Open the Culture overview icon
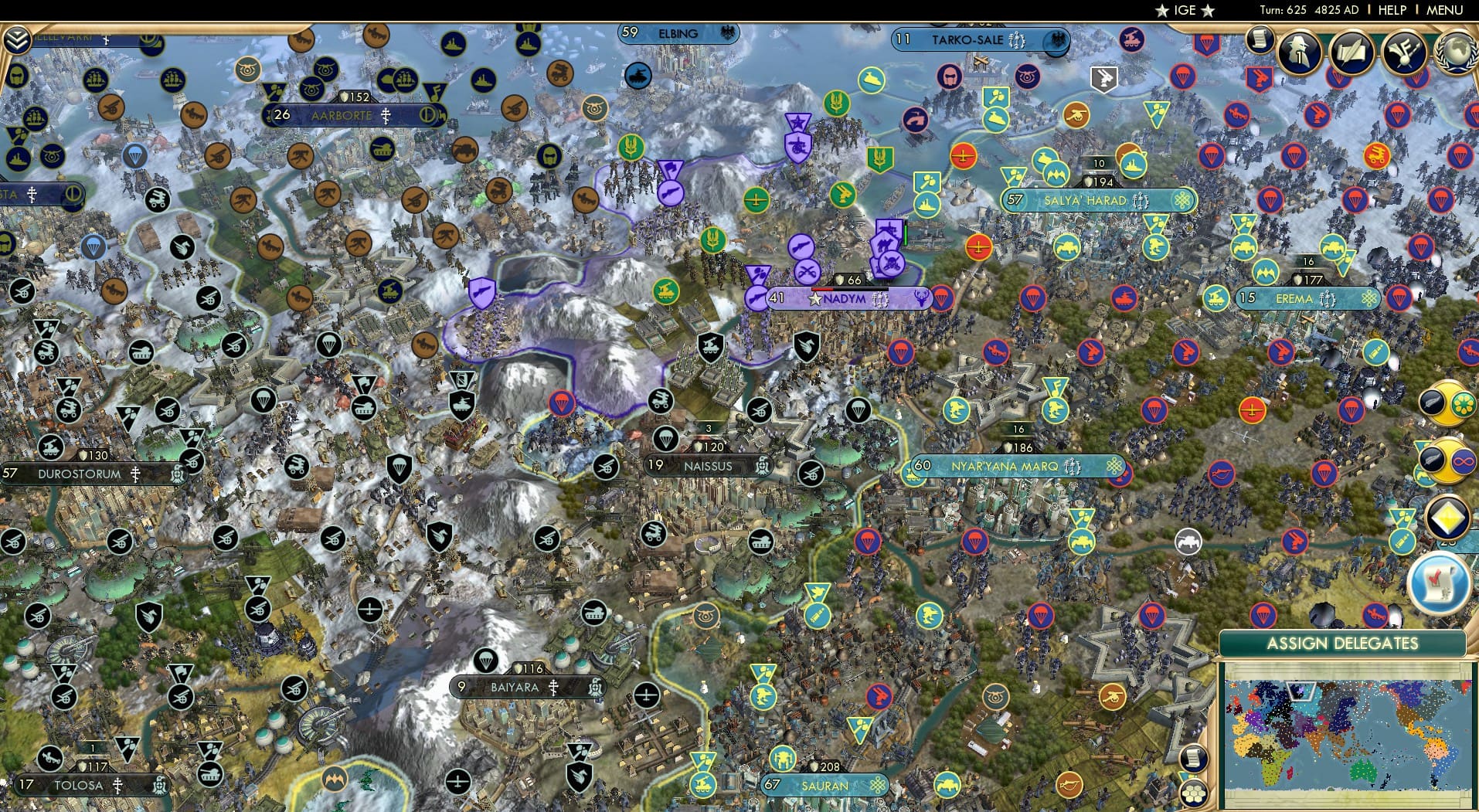 [1403, 53]
